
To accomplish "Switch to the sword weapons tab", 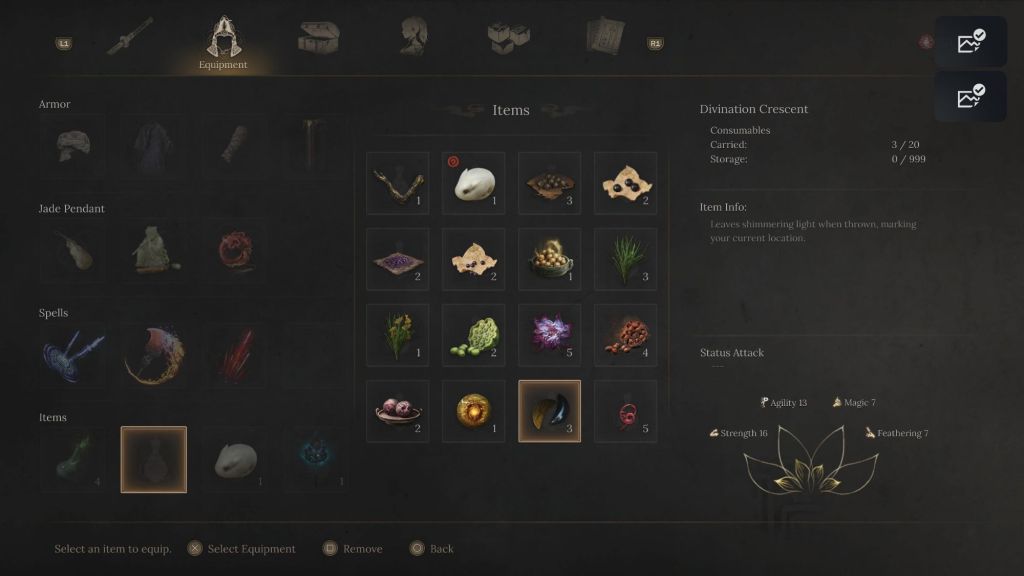I will pyautogui.click(x=131, y=38).
